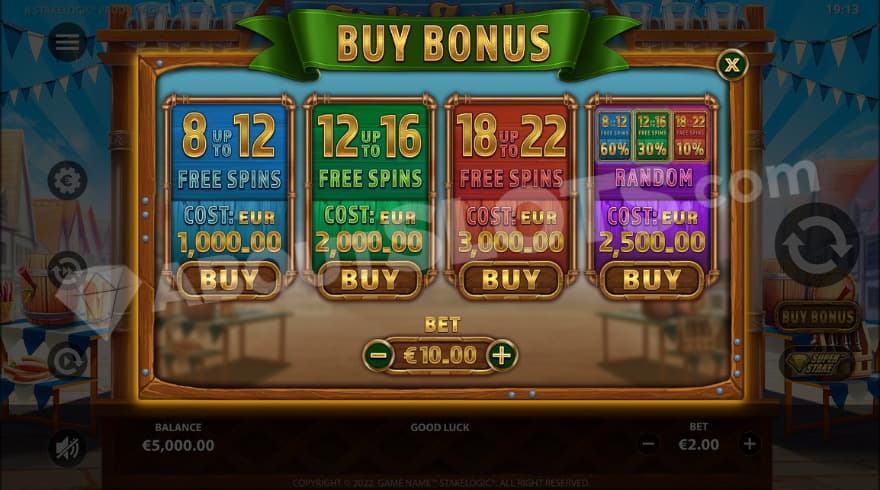This screenshot has width=880, height=490.
Task: Open the gear settings
Action: [67, 180]
